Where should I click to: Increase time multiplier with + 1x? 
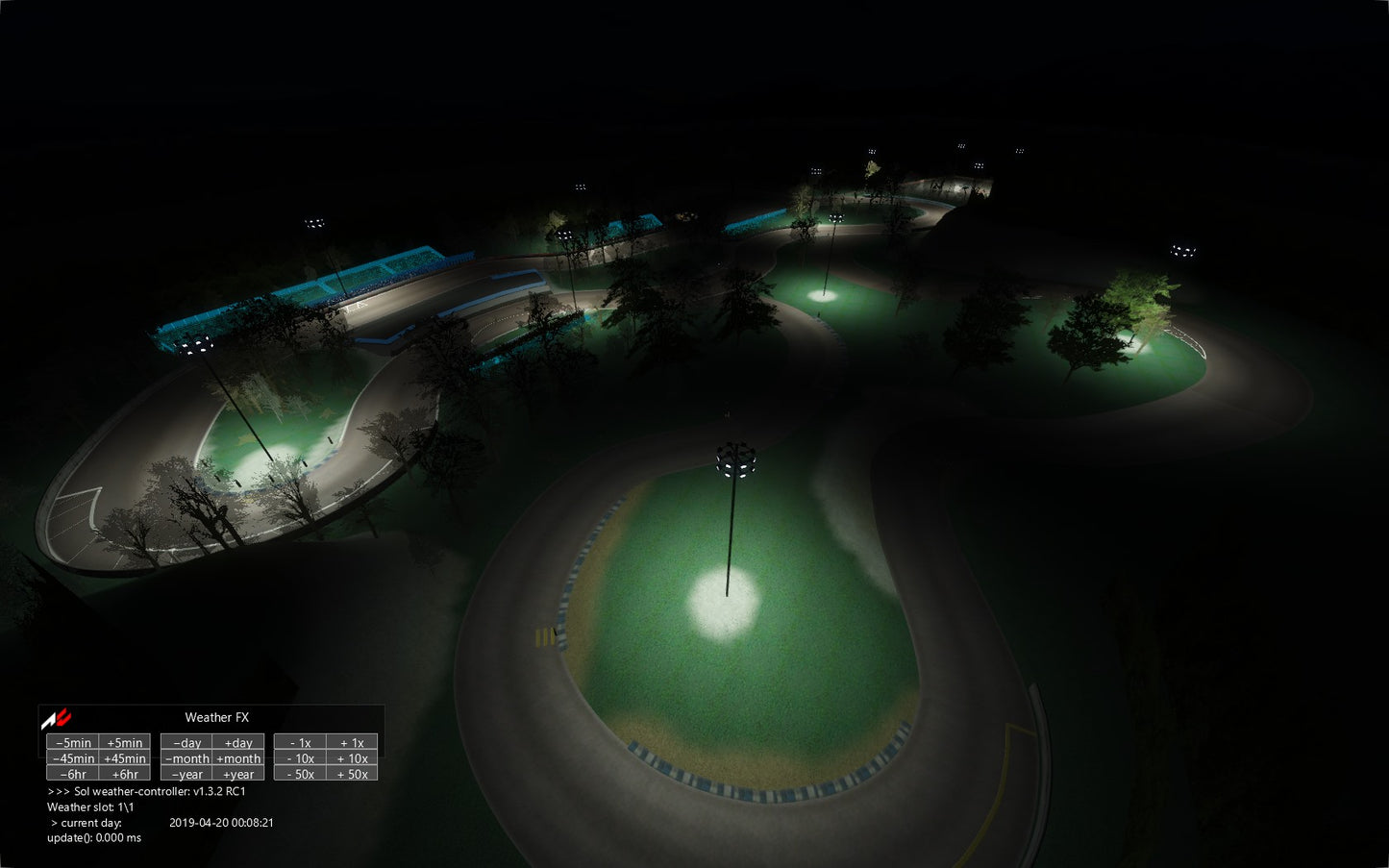tap(352, 742)
